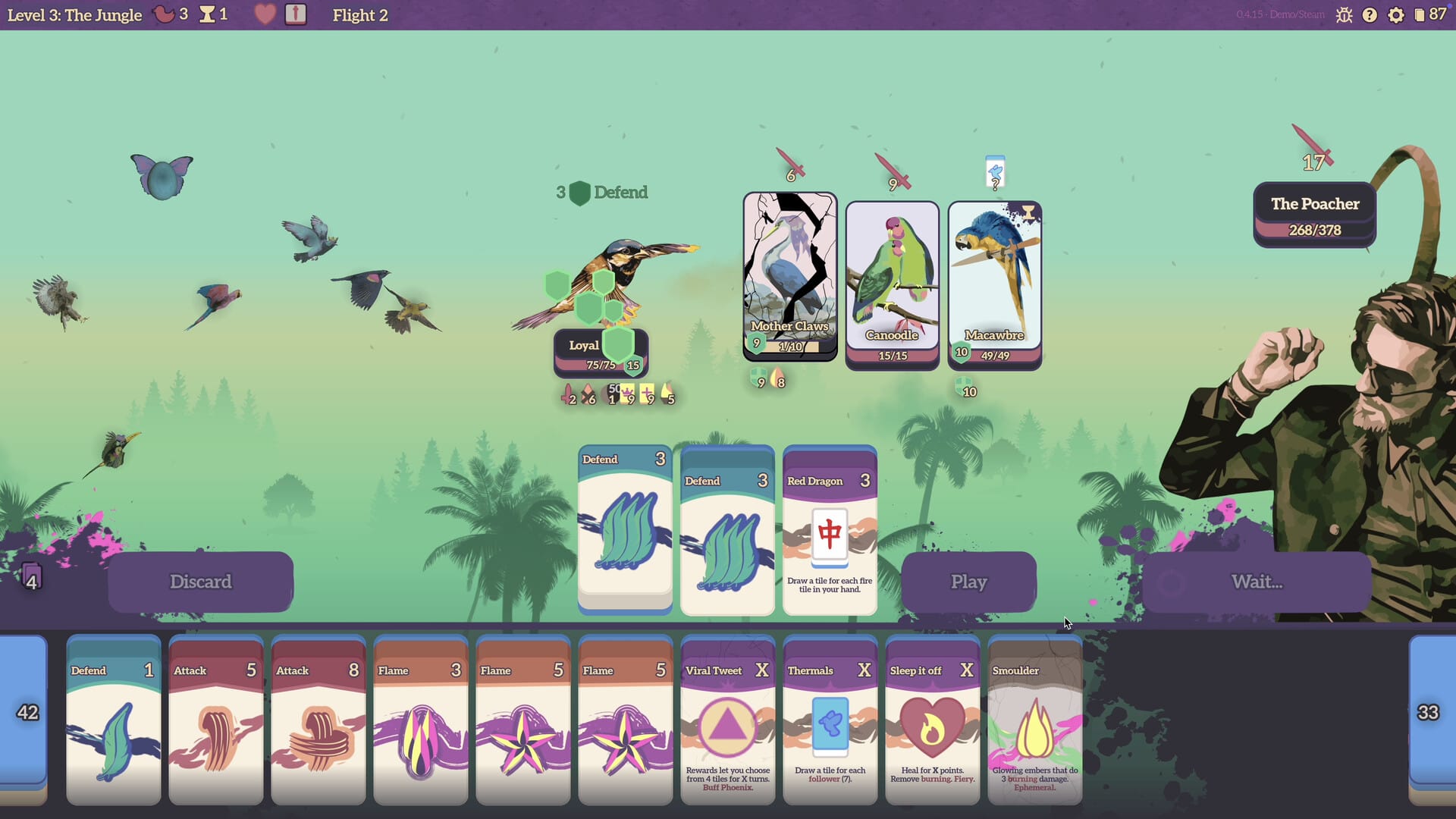Select the Flame 3 card
The width and height of the screenshot is (1456, 819).
[421, 720]
